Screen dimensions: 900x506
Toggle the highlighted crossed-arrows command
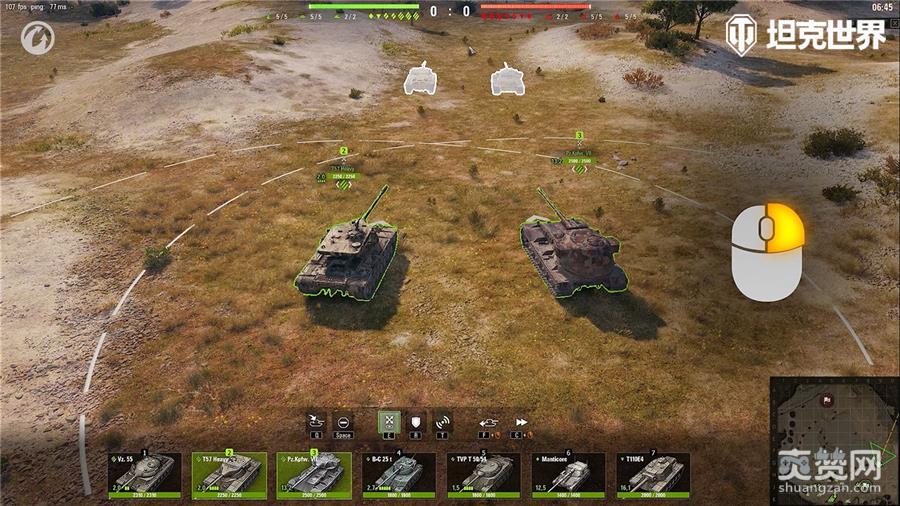(387, 422)
